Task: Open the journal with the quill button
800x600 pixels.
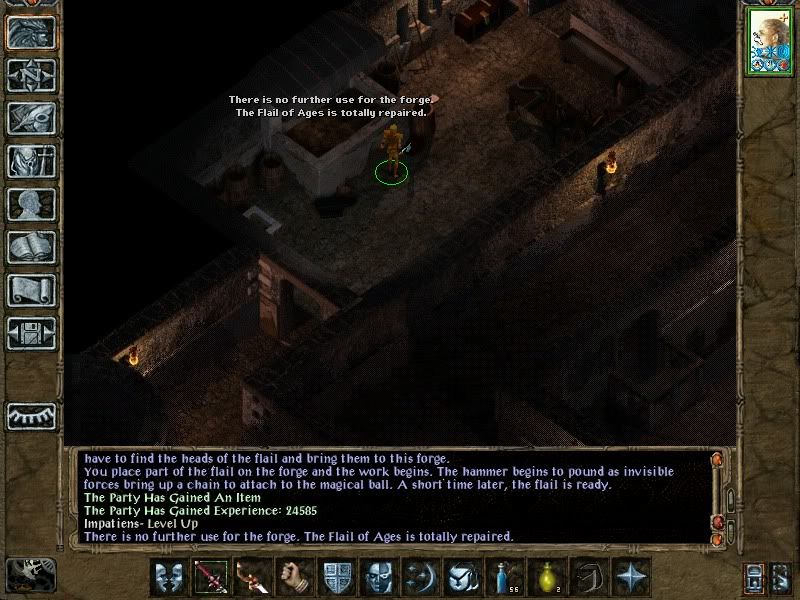Action: pyautogui.click(x=31, y=118)
